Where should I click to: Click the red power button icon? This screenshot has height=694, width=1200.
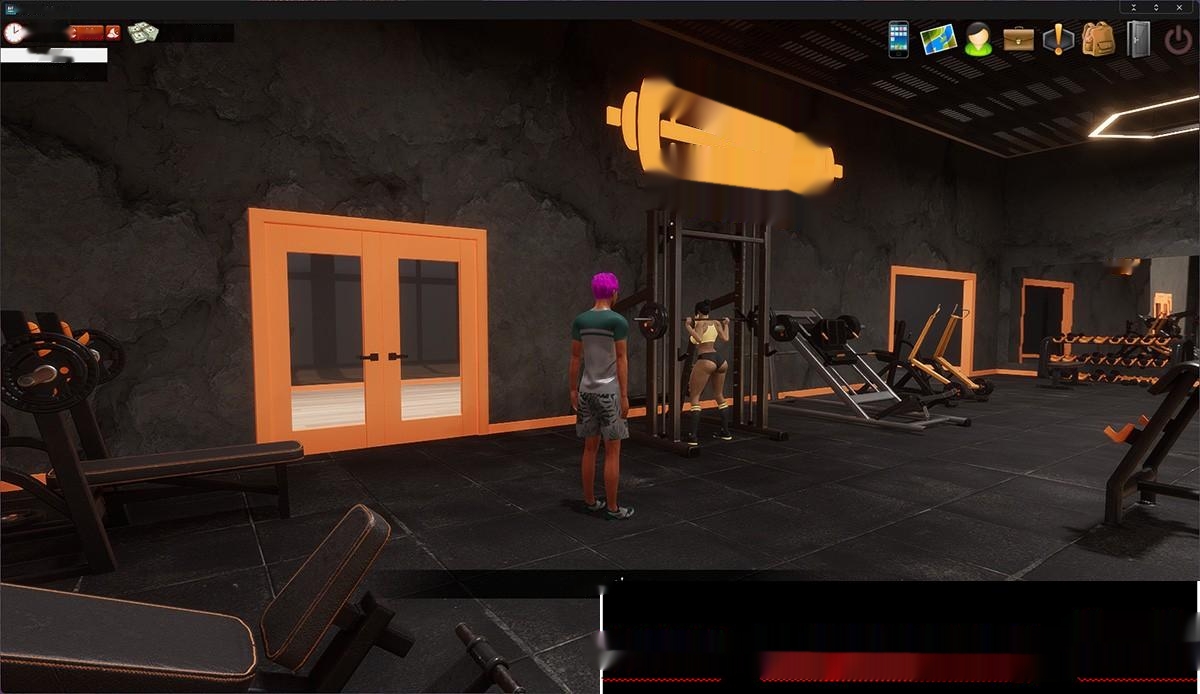point(1178,40)
